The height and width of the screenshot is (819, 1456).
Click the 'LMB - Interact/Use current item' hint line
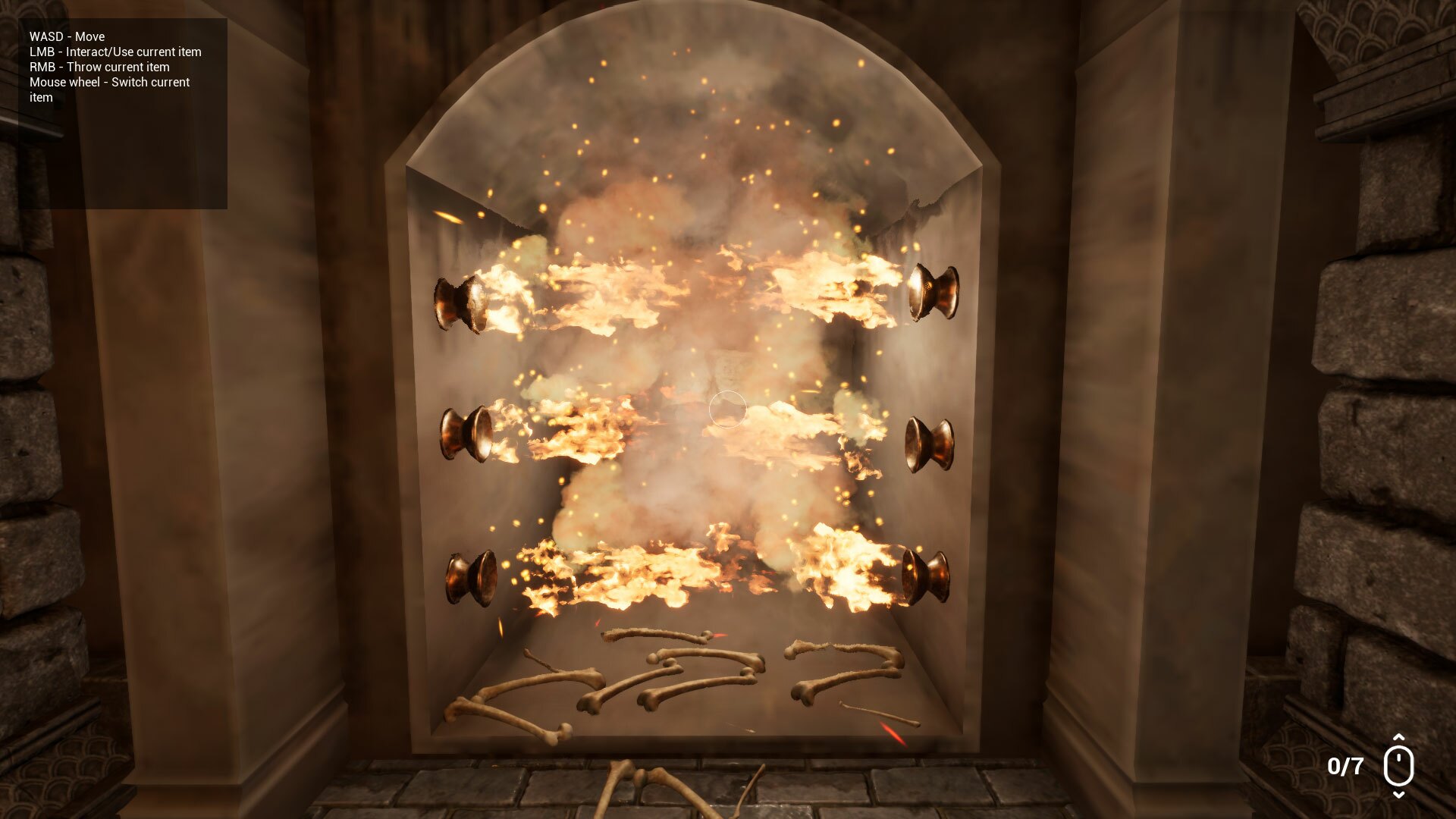(x=115, y=52)
